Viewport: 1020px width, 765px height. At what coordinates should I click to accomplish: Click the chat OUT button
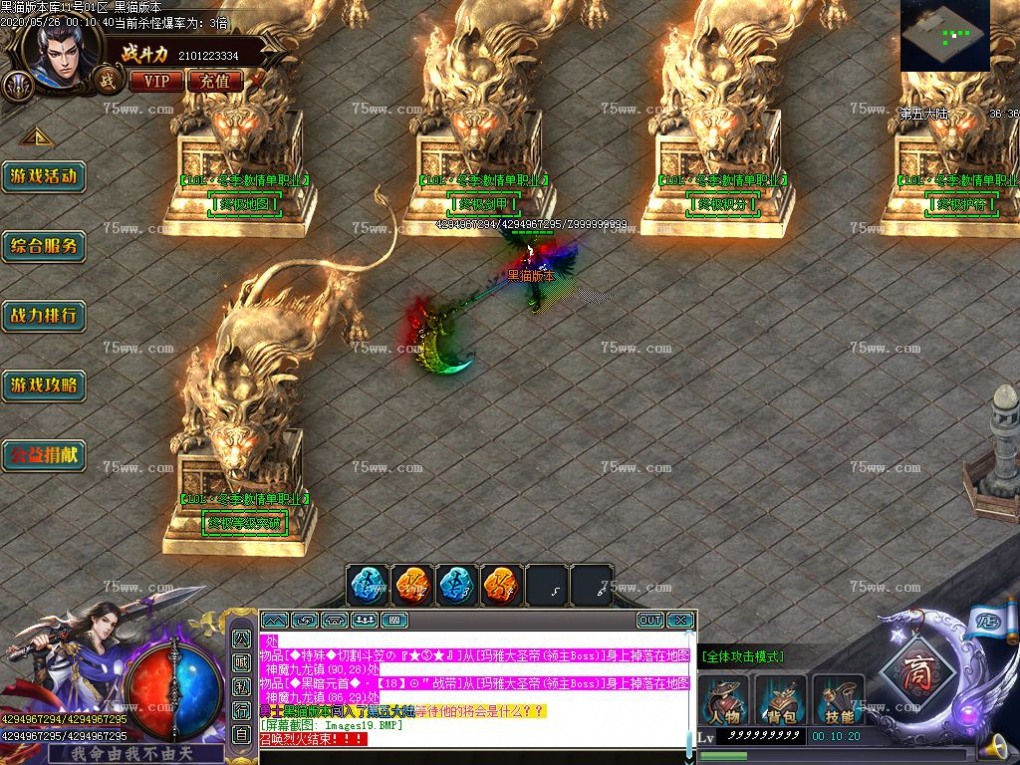click(650, 620)
